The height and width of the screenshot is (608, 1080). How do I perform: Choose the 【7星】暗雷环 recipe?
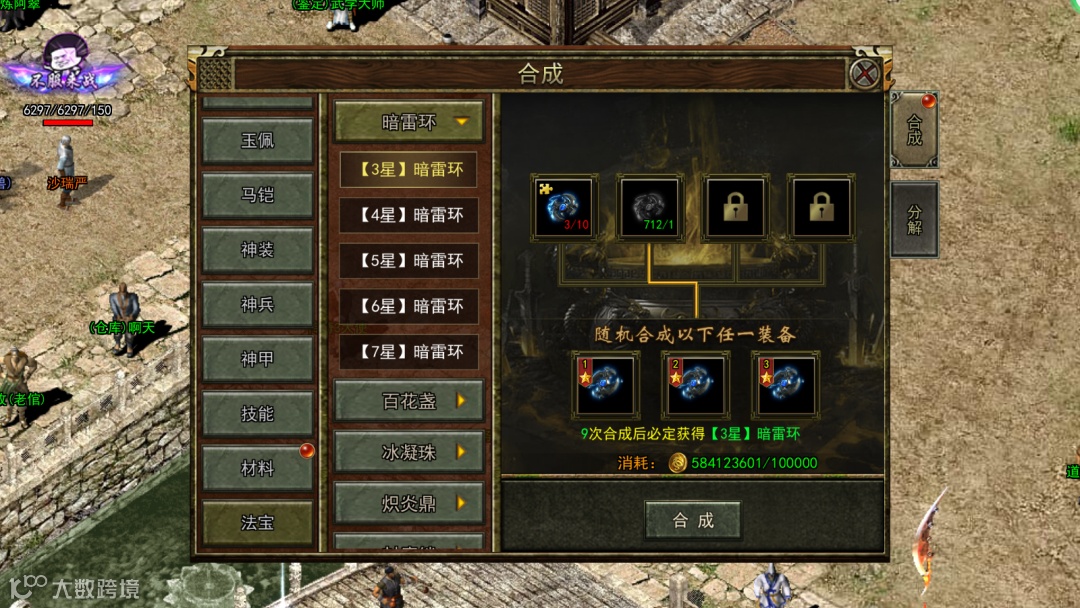[409, 352]
